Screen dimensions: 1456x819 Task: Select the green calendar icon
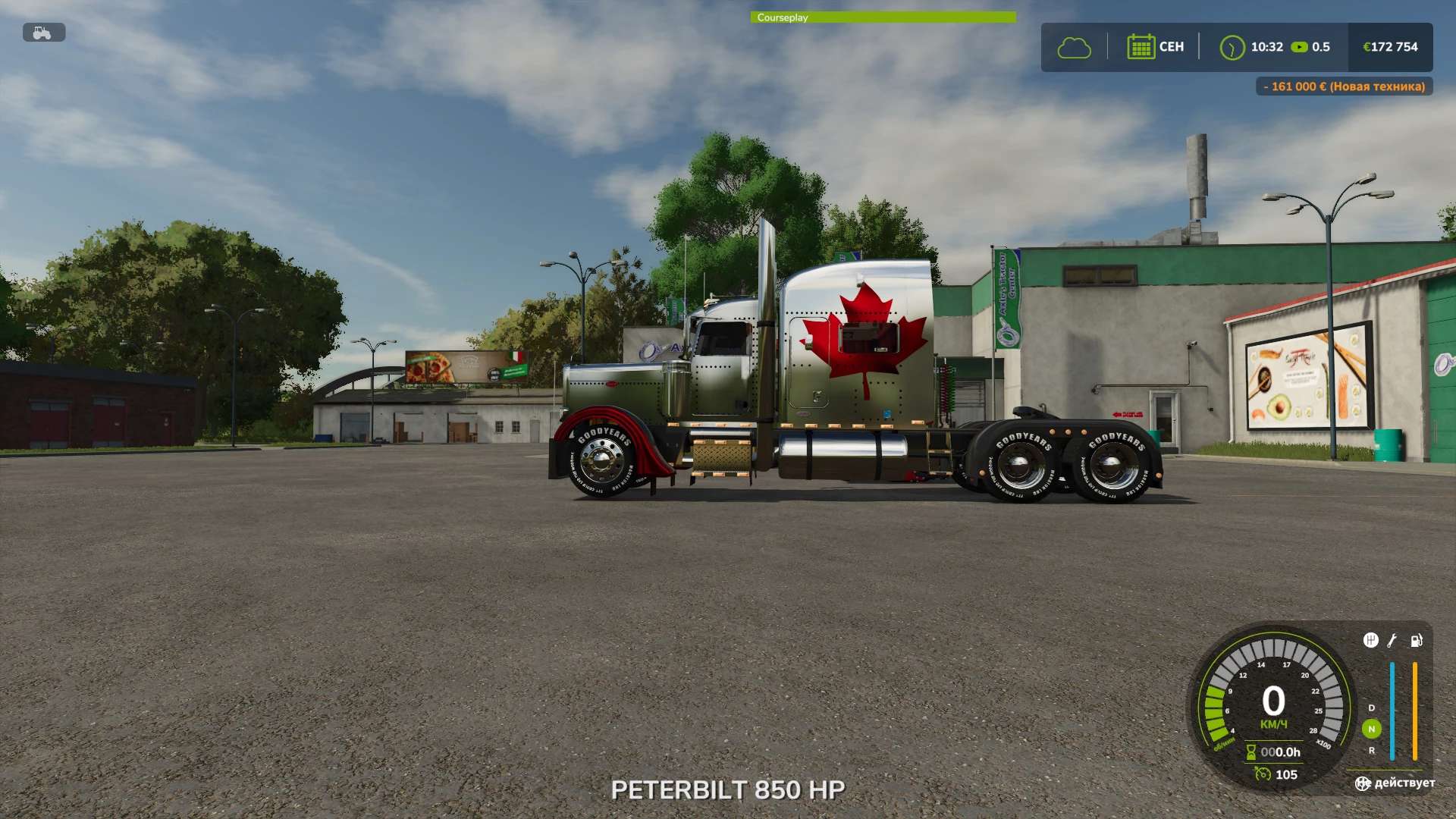[1141, 47]
